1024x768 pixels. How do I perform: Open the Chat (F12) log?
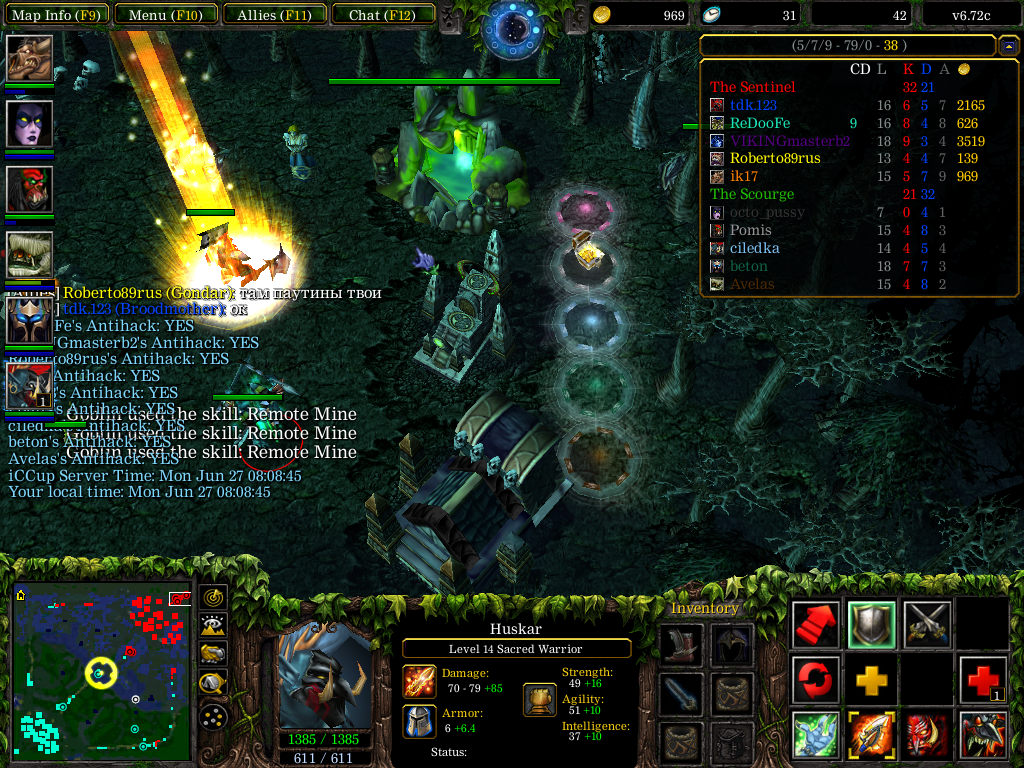click(383, 15)
